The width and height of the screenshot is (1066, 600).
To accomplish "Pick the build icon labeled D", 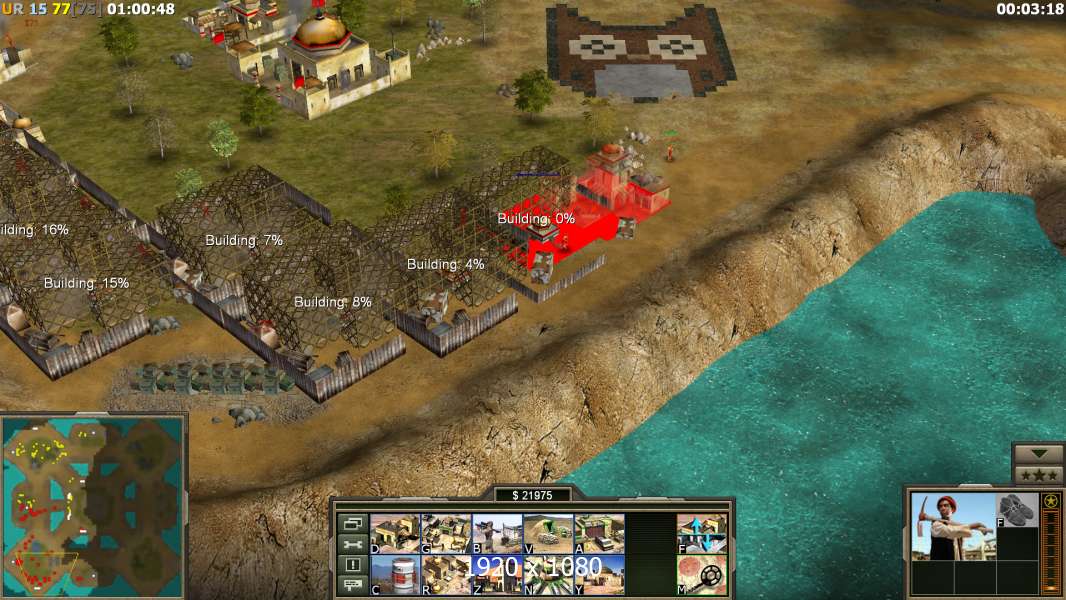I will pyautogui.click(x=395, y=534).
